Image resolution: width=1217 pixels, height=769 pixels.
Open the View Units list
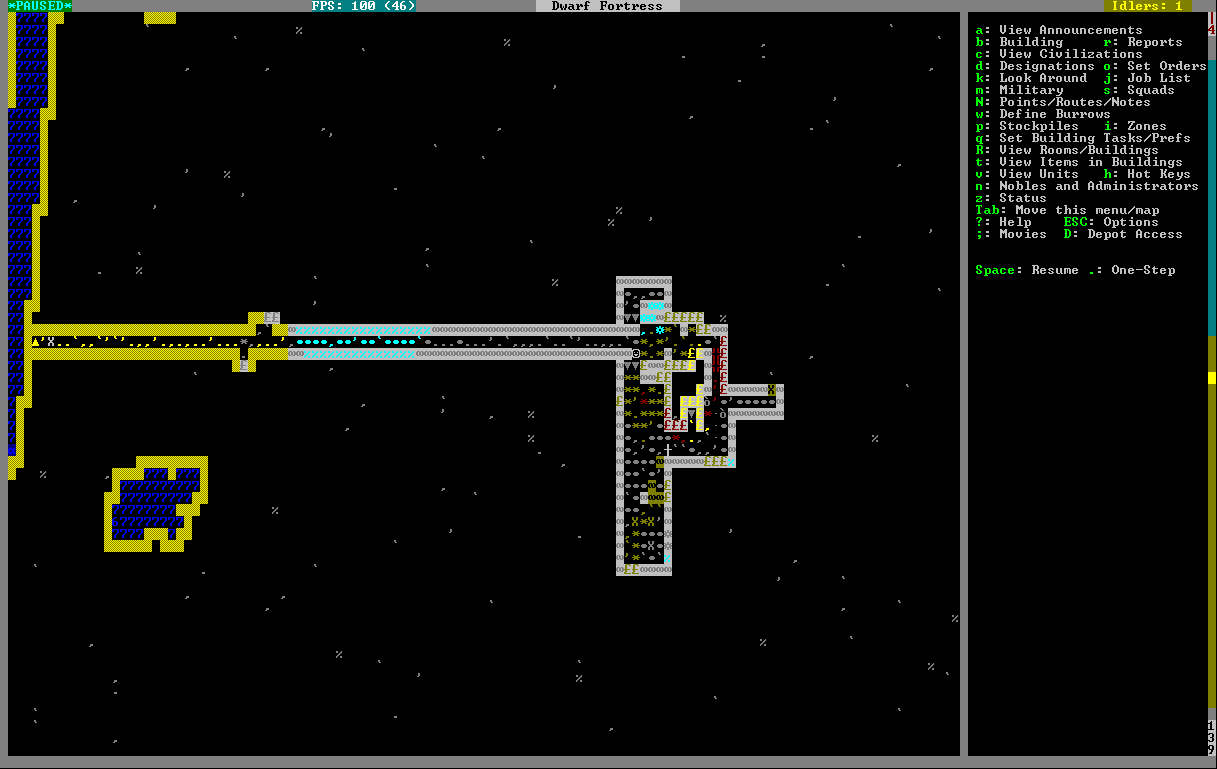point(1038,174)
